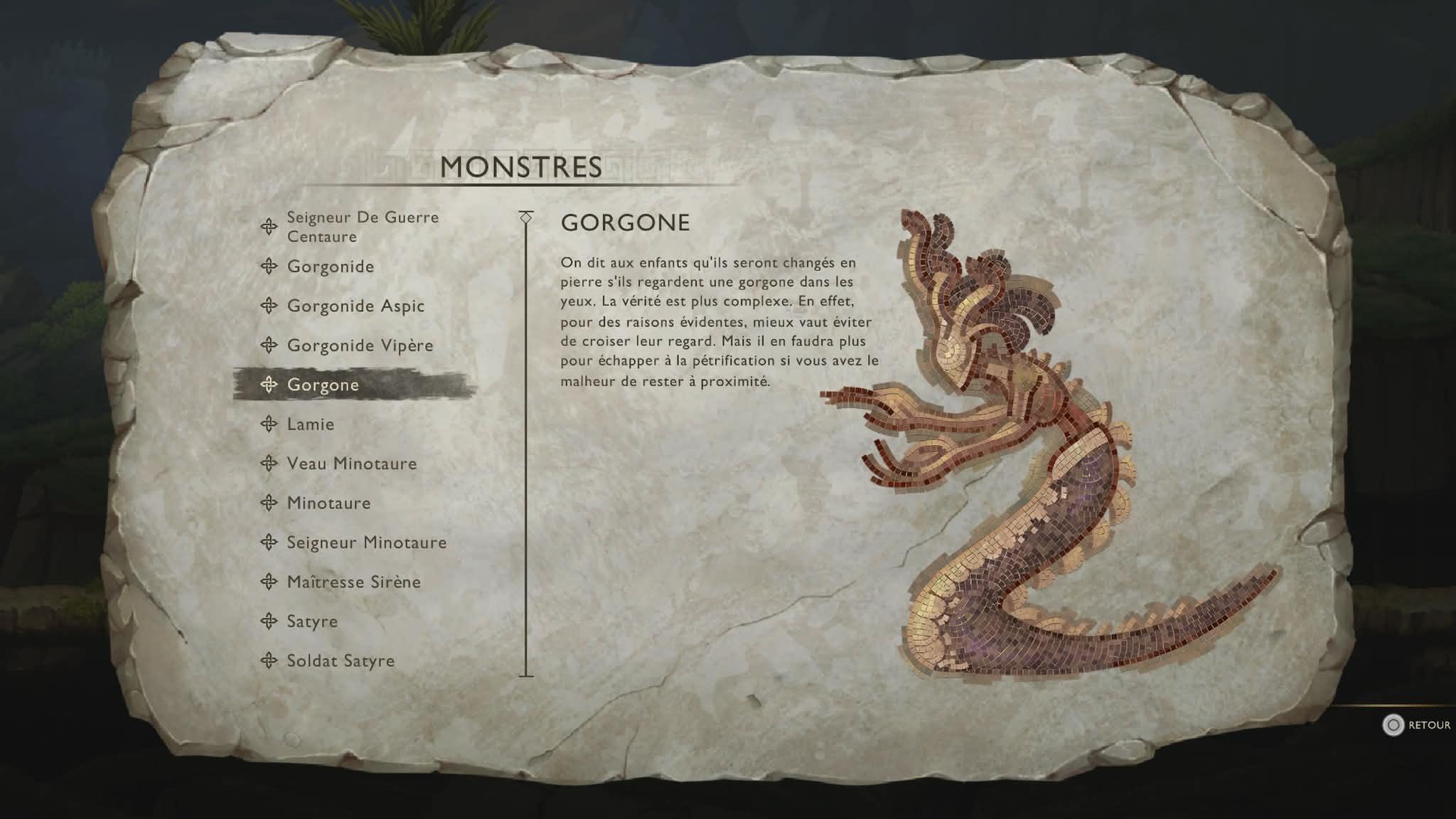Open the Gorgonide monster entry

point(330,267)
